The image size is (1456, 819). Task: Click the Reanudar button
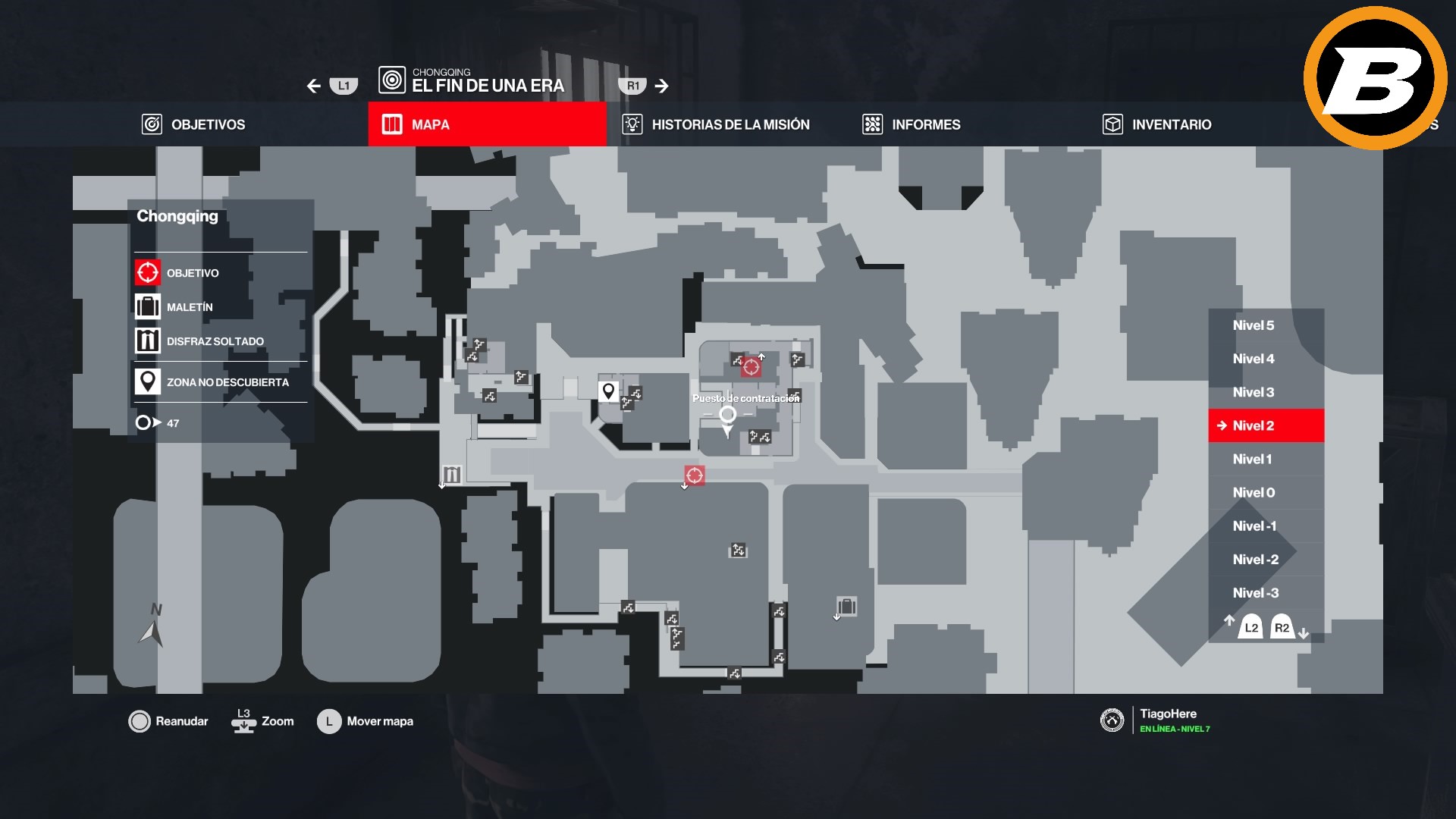[168, 721]
